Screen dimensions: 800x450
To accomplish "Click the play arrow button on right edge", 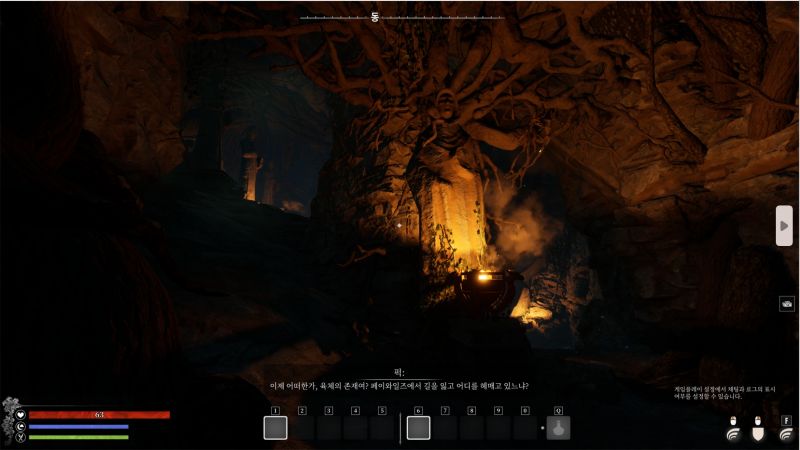I will 785,225.
